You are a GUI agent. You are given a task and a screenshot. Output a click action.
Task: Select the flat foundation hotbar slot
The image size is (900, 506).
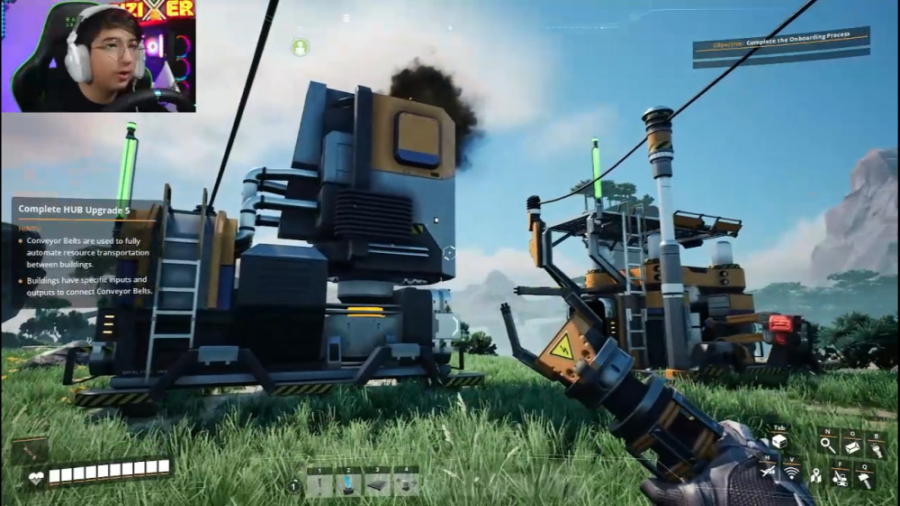click(378, 484)
